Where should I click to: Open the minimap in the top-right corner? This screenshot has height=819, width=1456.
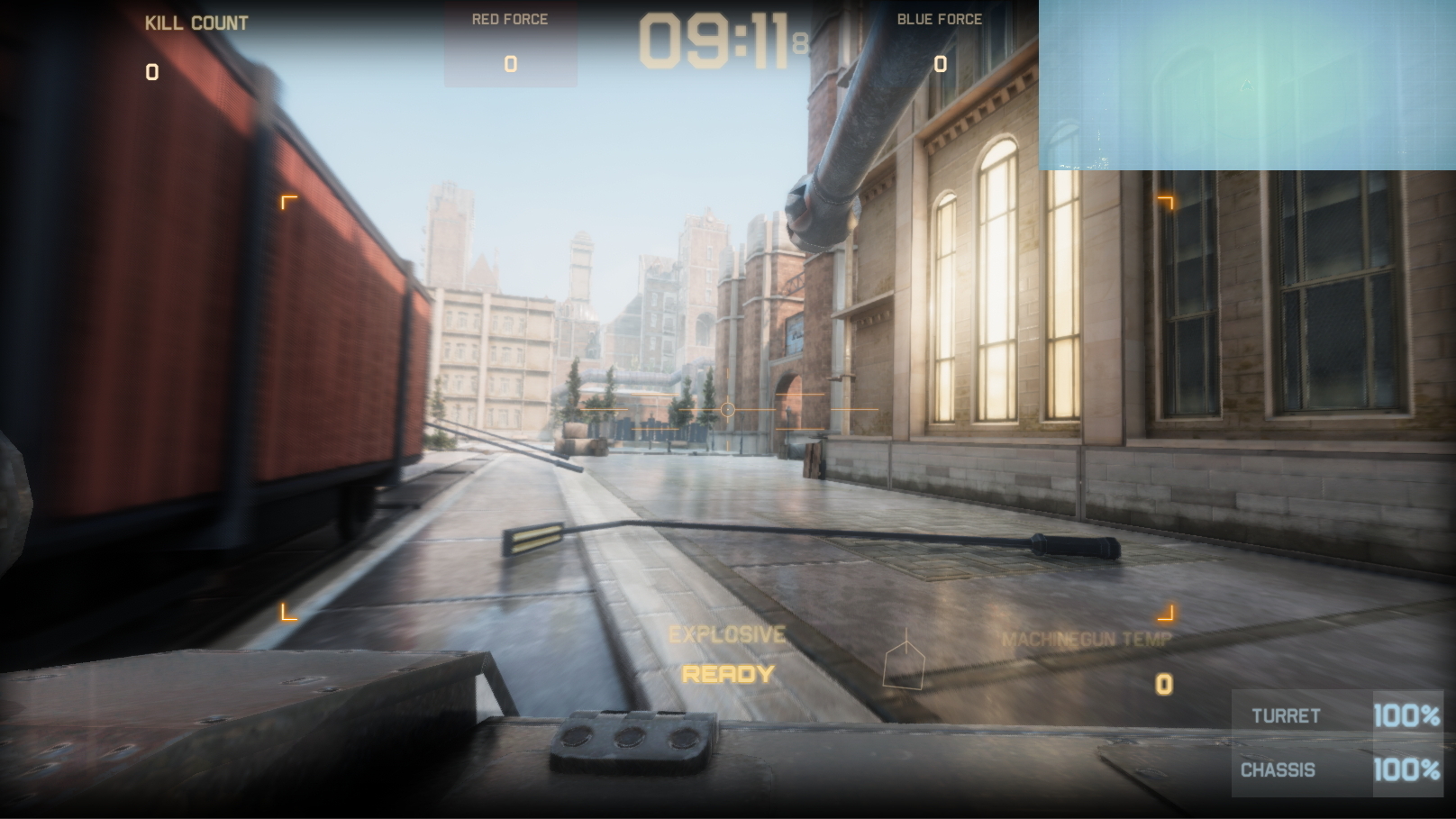pyautogui.click(x=1247, y=86)
